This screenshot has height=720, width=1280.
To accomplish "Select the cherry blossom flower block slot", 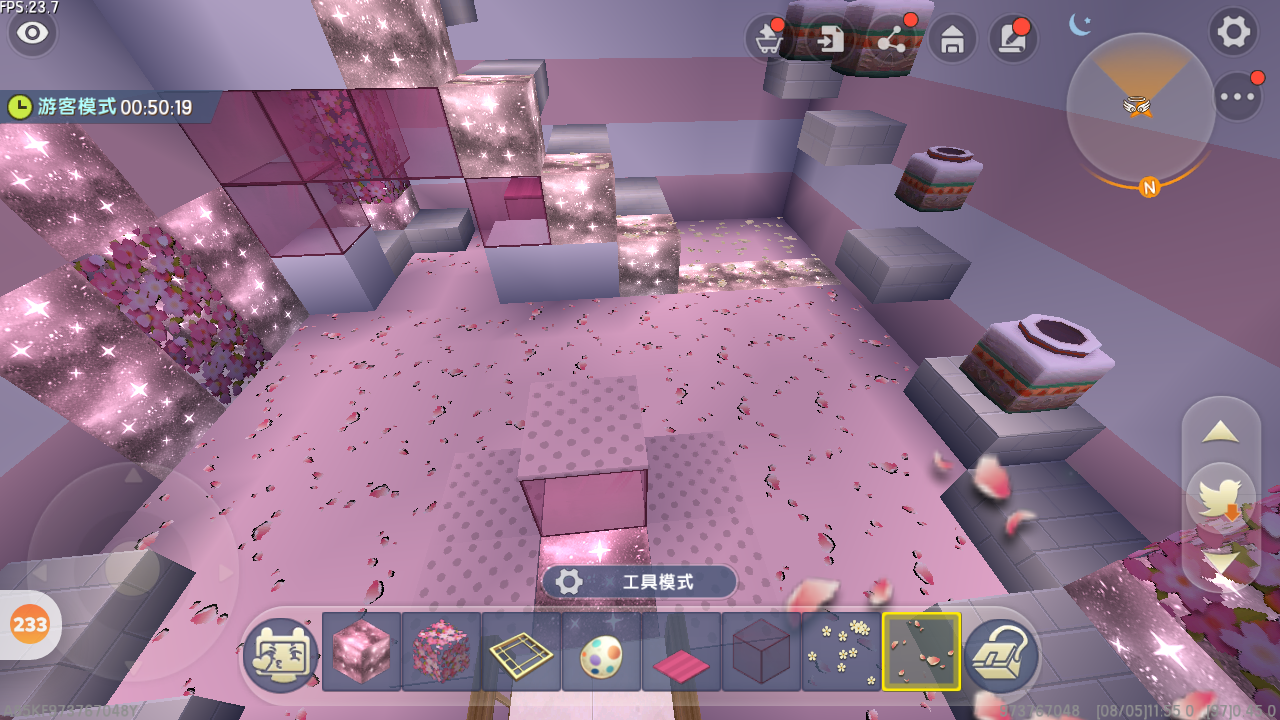I will (441, 653).
